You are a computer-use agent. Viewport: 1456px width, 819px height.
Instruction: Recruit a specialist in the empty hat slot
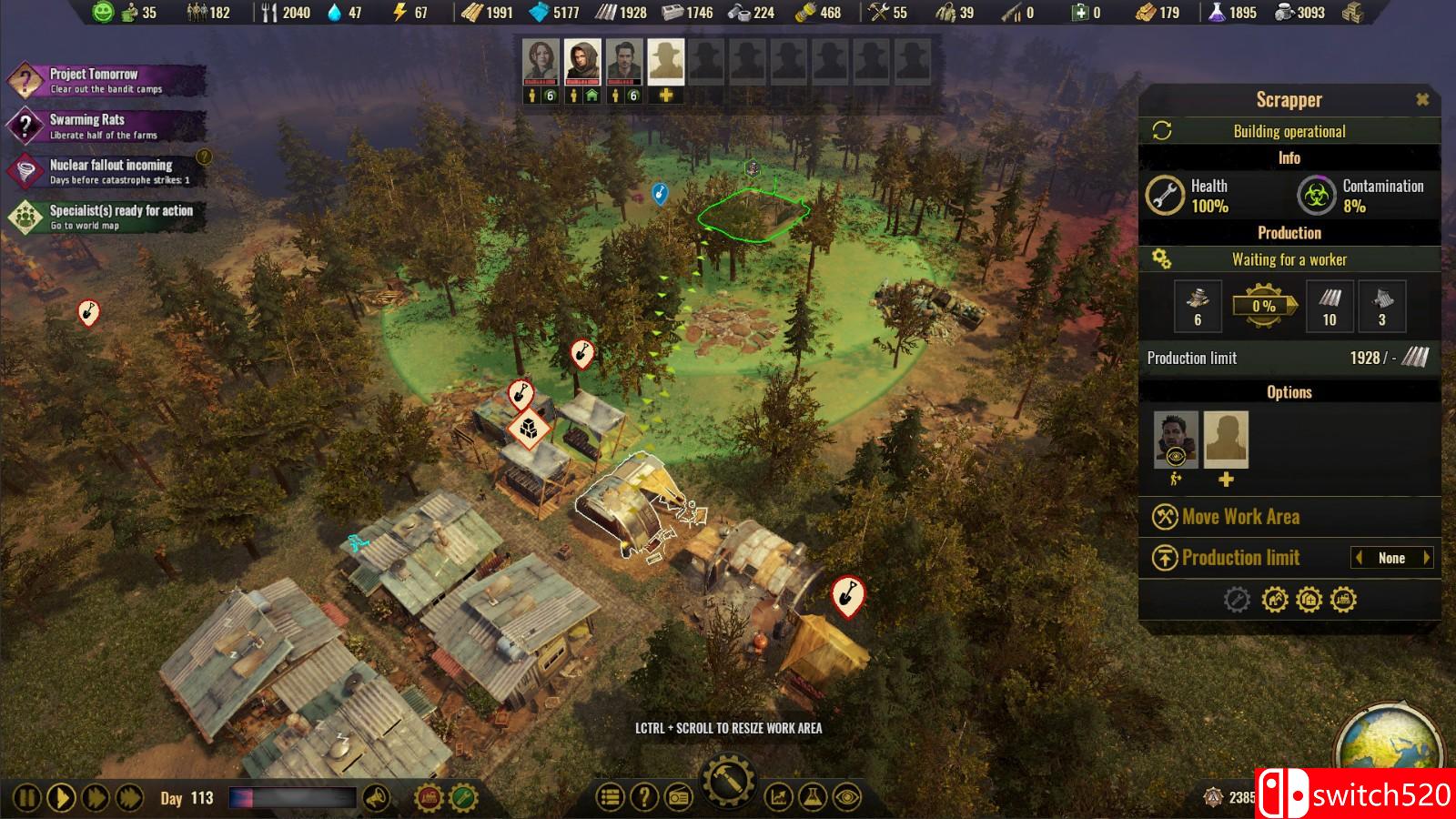pyautogui.click(x=665, y=62)
